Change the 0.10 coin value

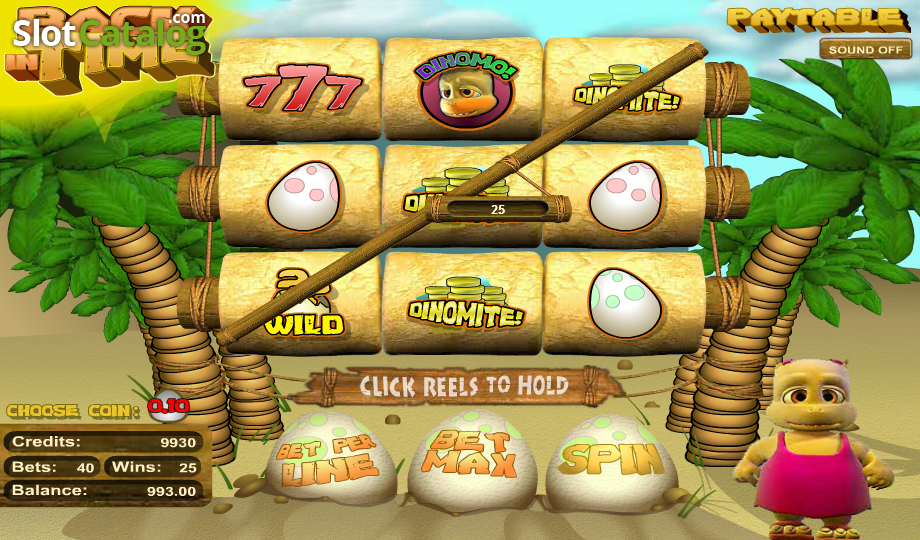(x=168, y=406)
